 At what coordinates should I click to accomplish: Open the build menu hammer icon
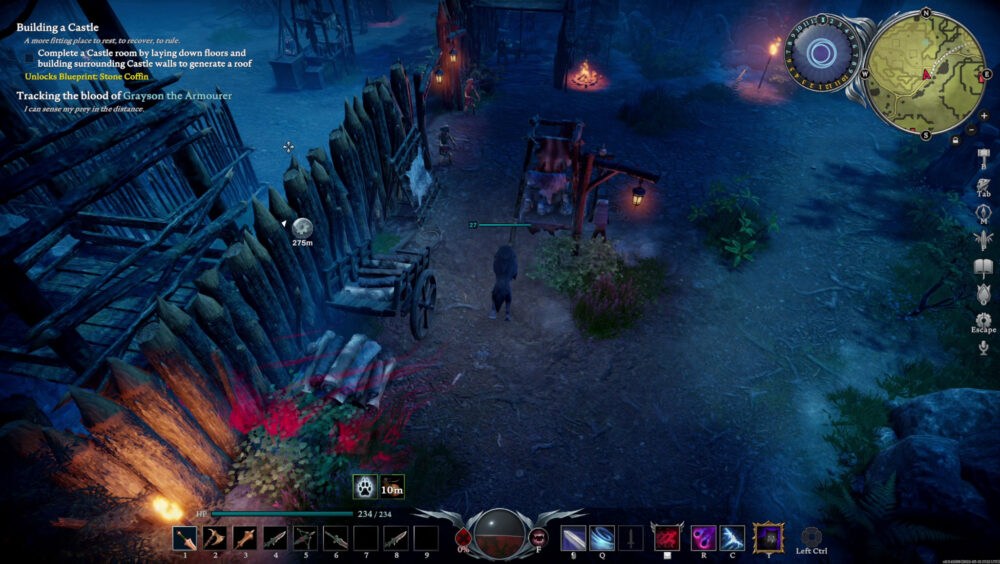click(983, 160)
